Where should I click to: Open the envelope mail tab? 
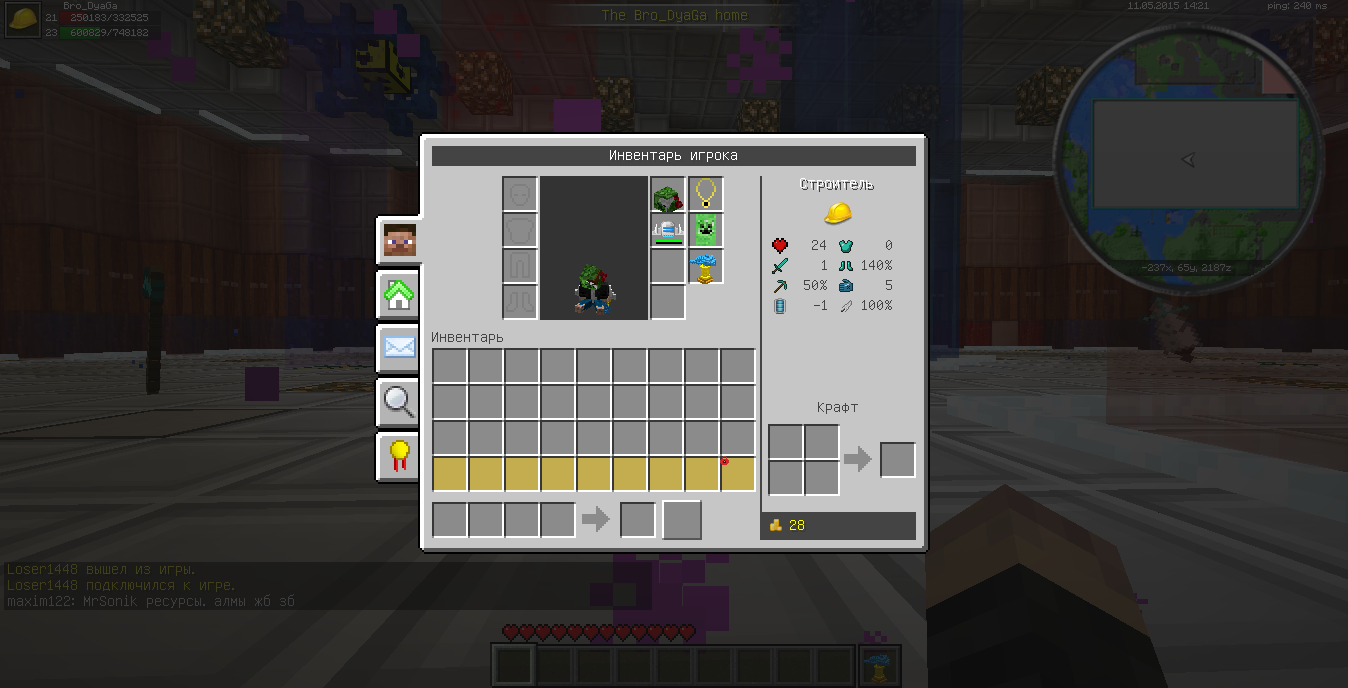pos(399,348)
